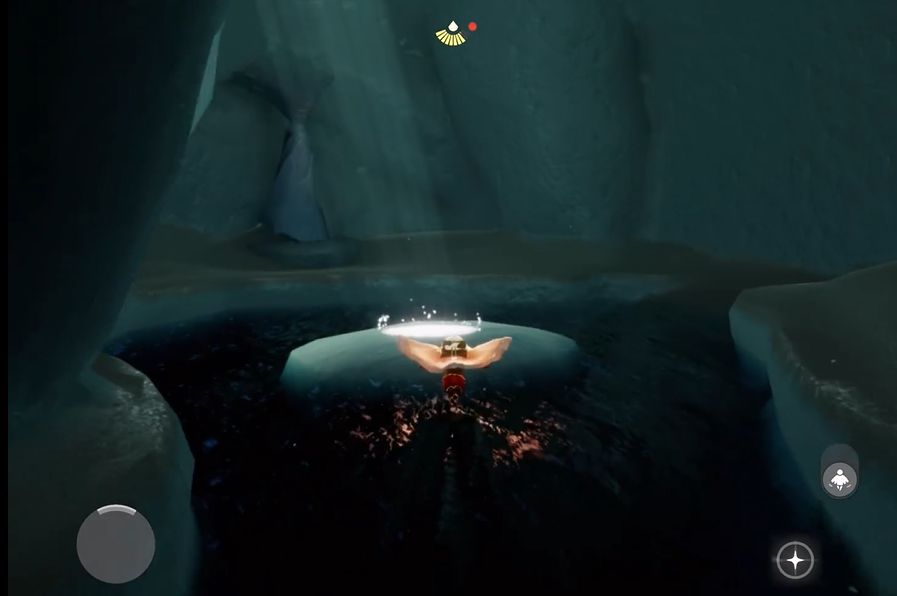Tap the winged light cape energy icon
This screenshot has width=897, height=596.
[452, 34]
